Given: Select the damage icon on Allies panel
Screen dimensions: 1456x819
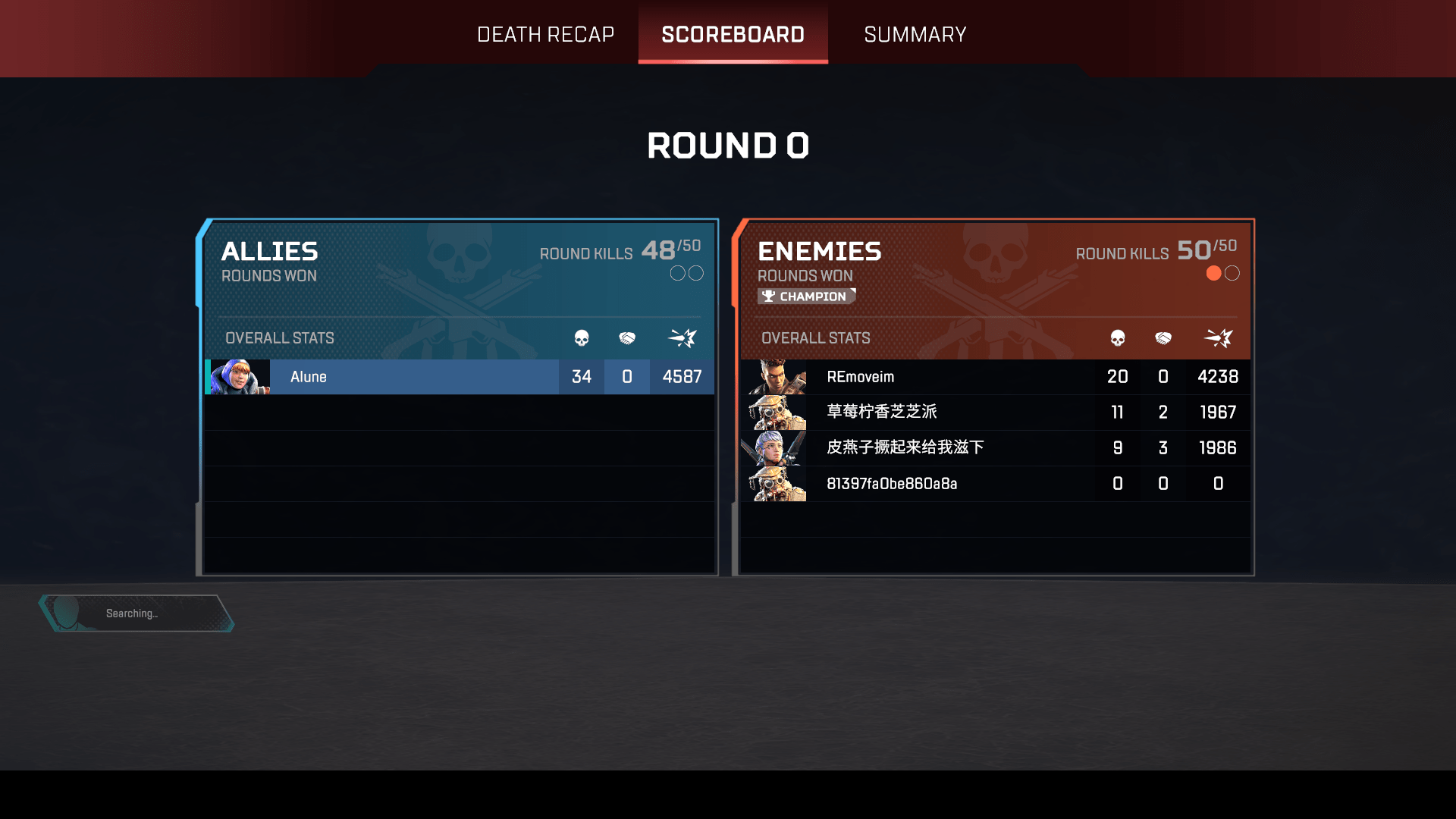Looking at the screenshot, I should coord(681,339).
